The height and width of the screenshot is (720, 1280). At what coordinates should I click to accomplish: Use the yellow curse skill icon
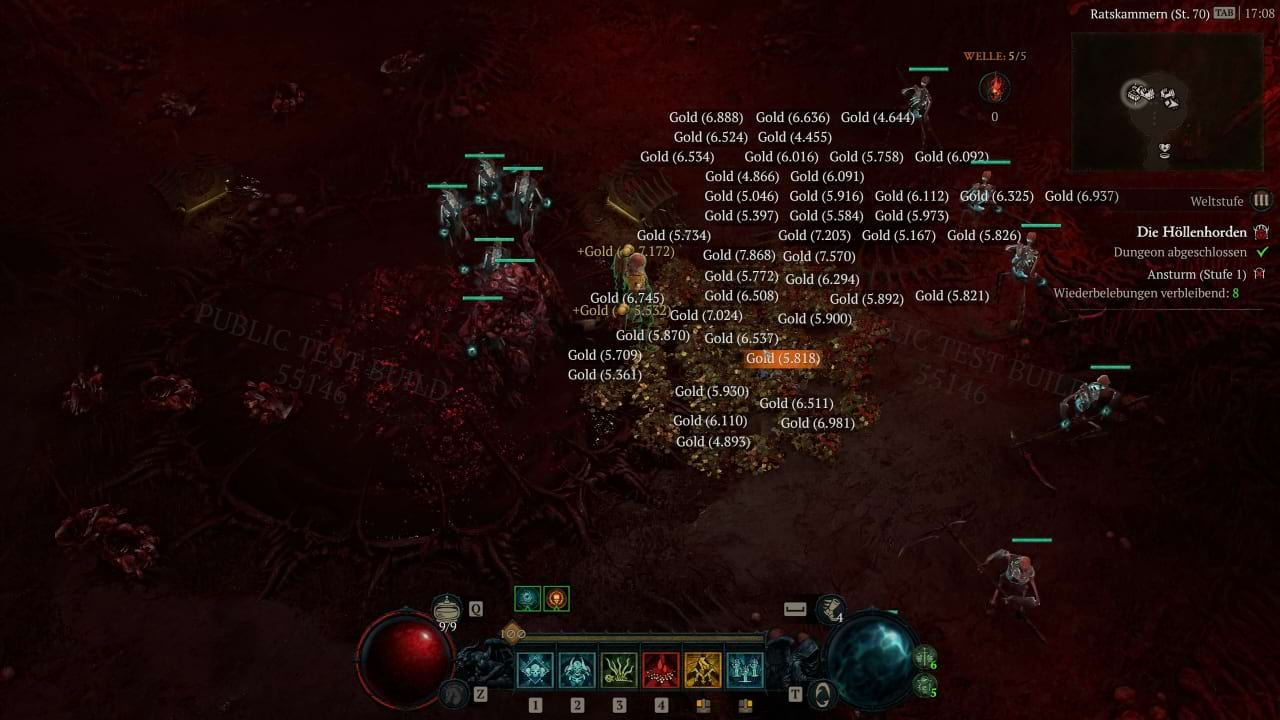(703, 670)
